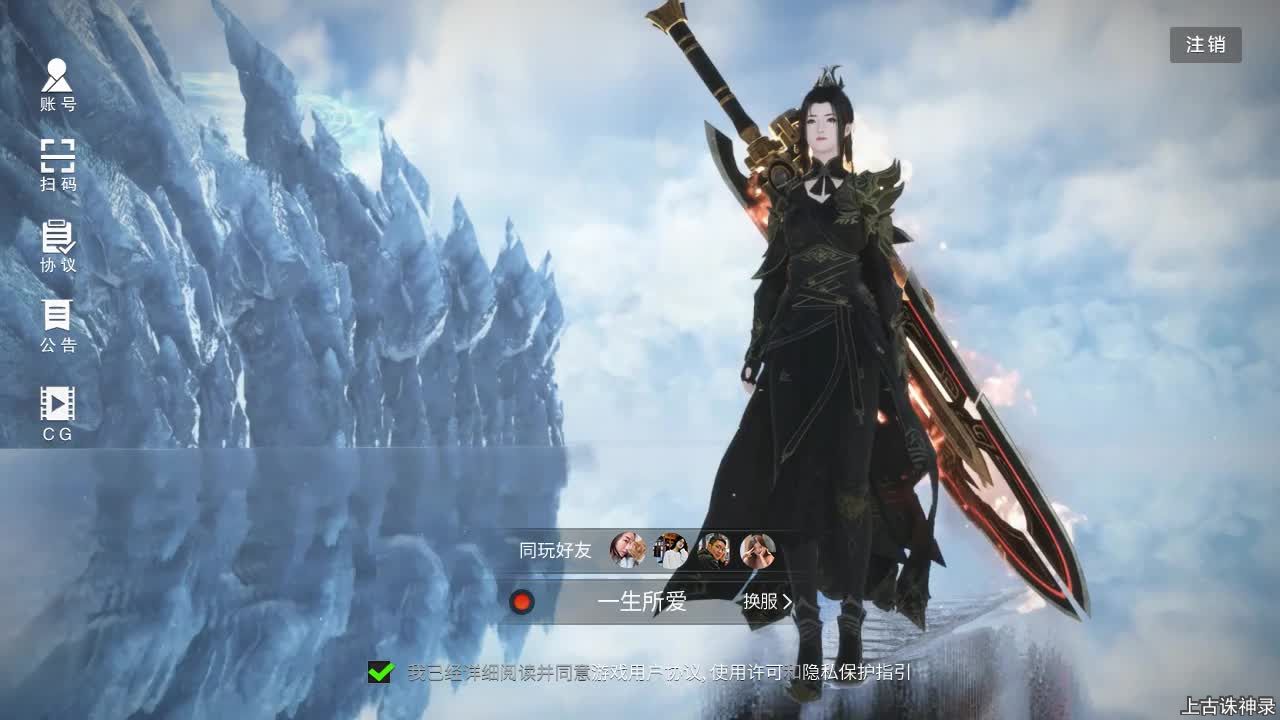Select the 一生所爱 server to enter
The image size is (1280, 720).
(x=641, y=602)
